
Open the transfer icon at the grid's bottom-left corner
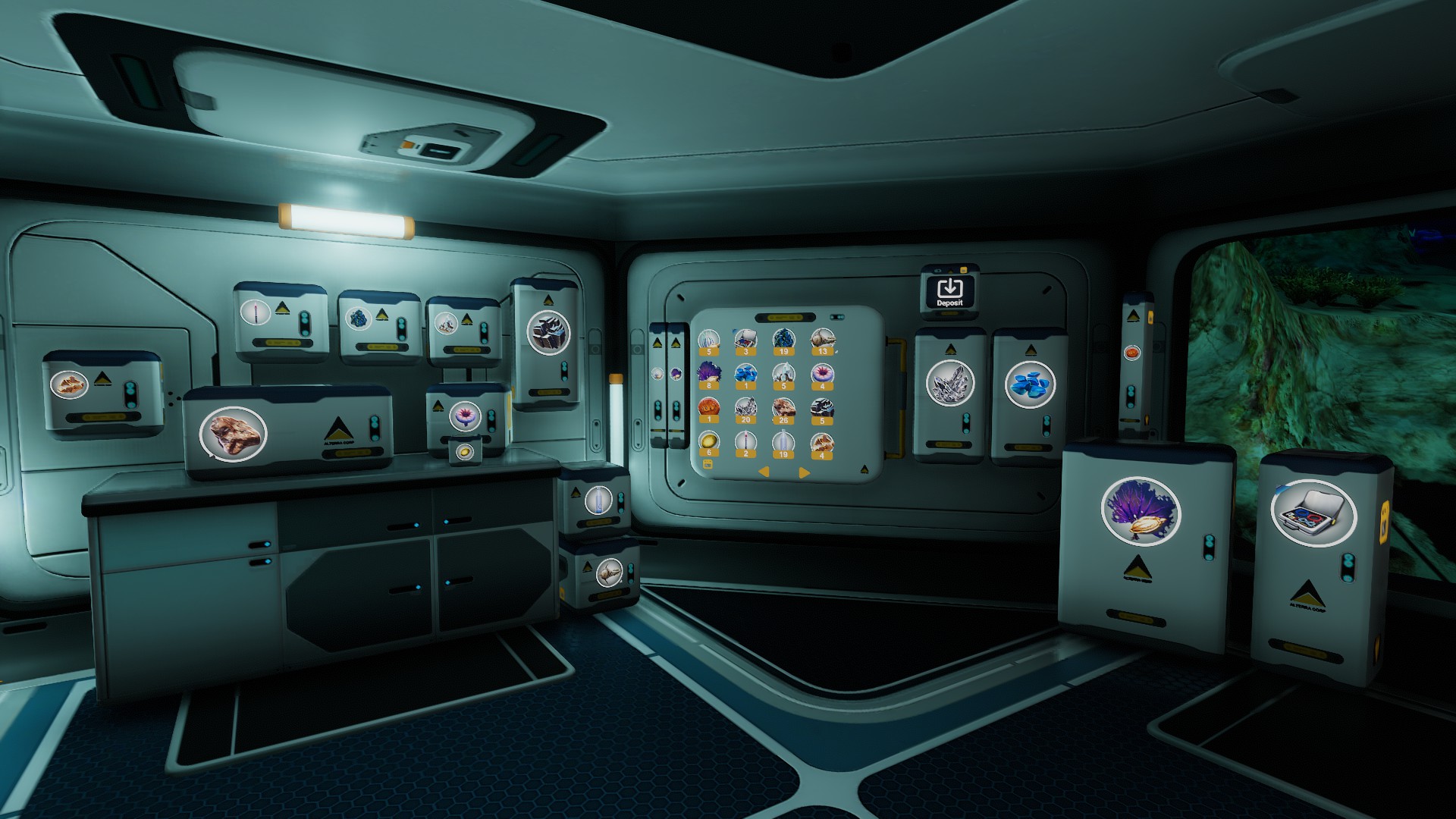coord(708,465)
